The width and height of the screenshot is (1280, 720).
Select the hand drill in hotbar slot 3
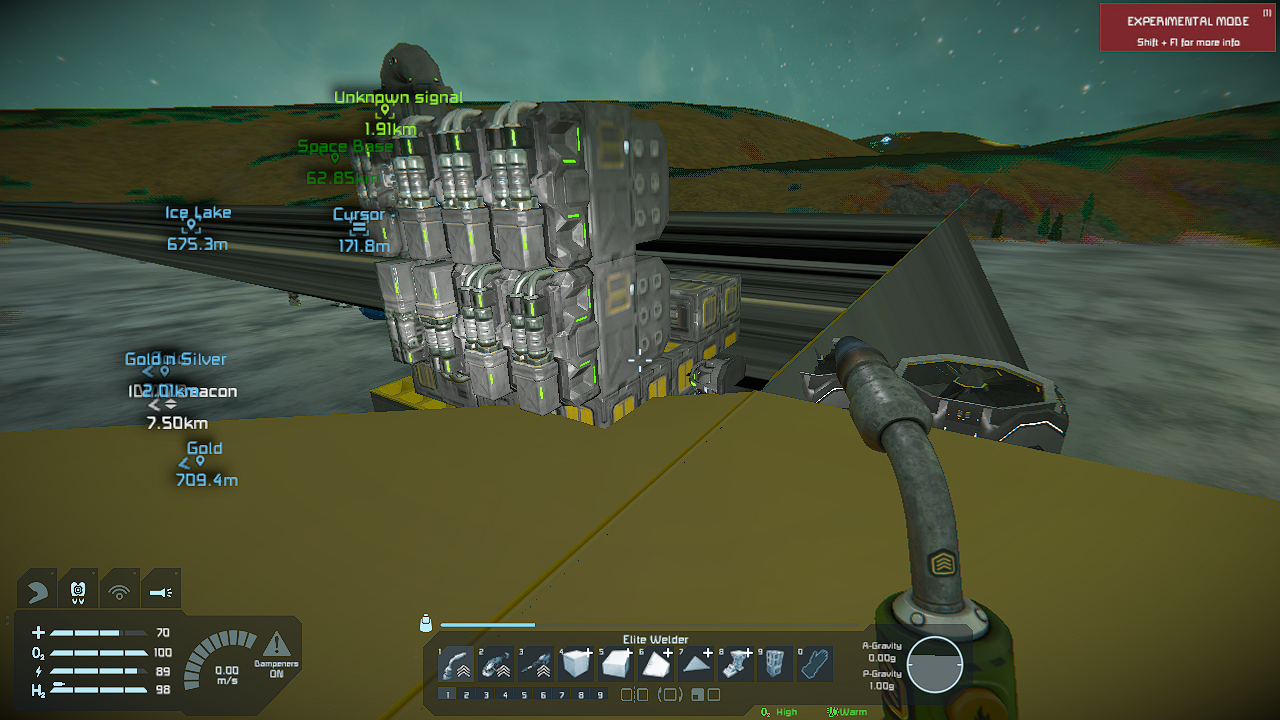536,663
